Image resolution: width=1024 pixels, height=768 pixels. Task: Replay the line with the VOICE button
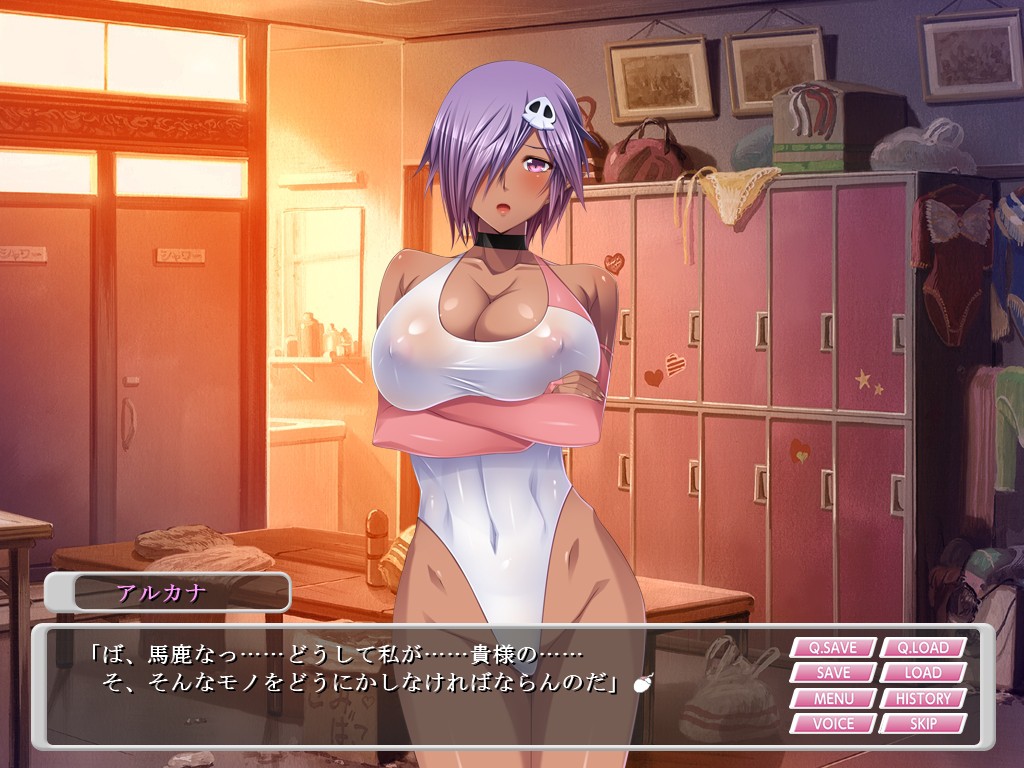coord(833,723)
